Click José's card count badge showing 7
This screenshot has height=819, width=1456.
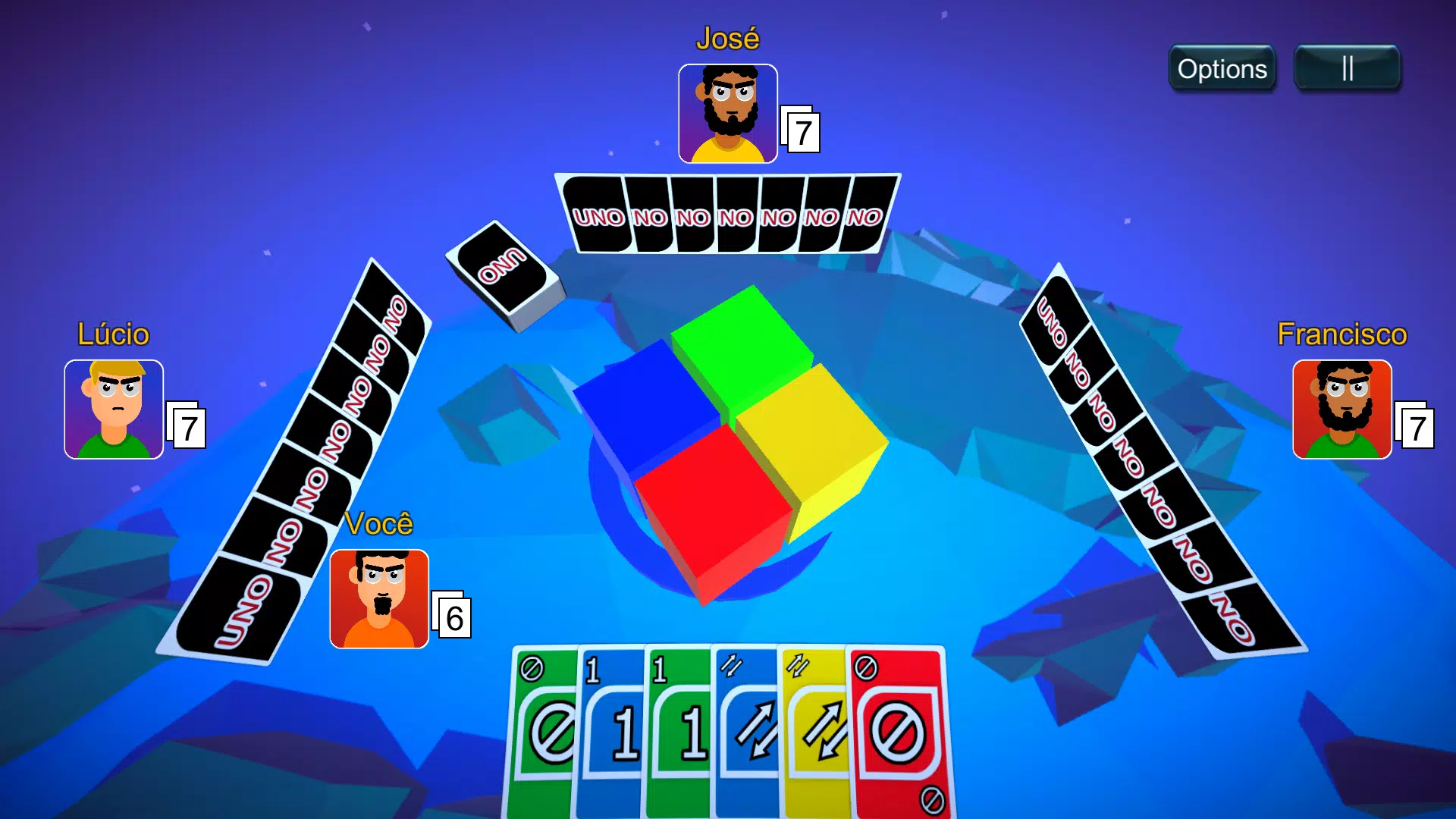(802, 131)
